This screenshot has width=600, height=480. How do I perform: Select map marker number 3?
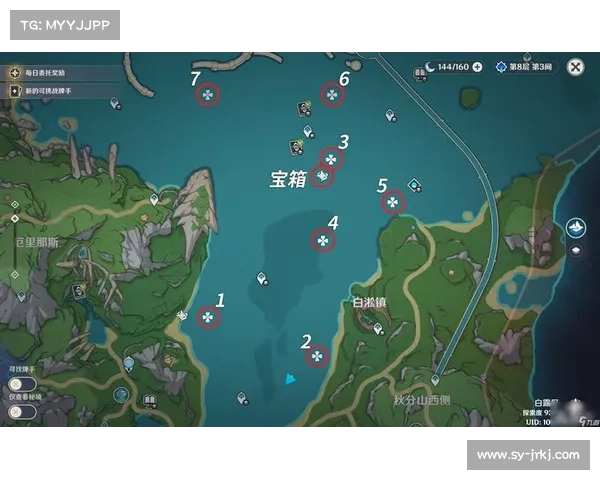click(331, 159)
